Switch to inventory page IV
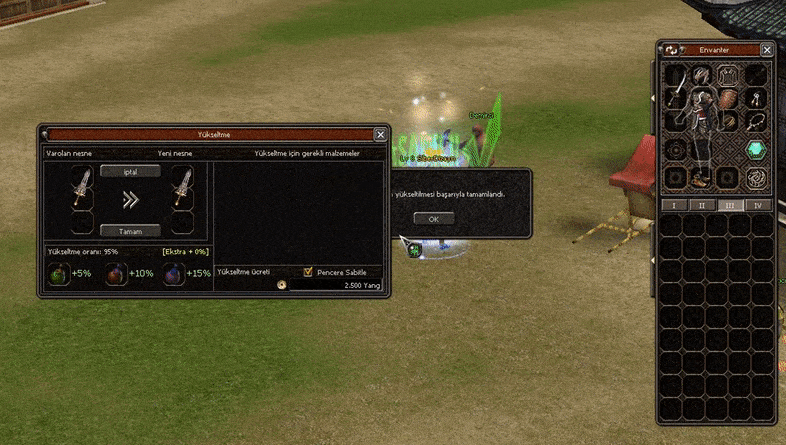Viewport: 786px width, 445px height. pyautogui.click(x=757, y=205)
